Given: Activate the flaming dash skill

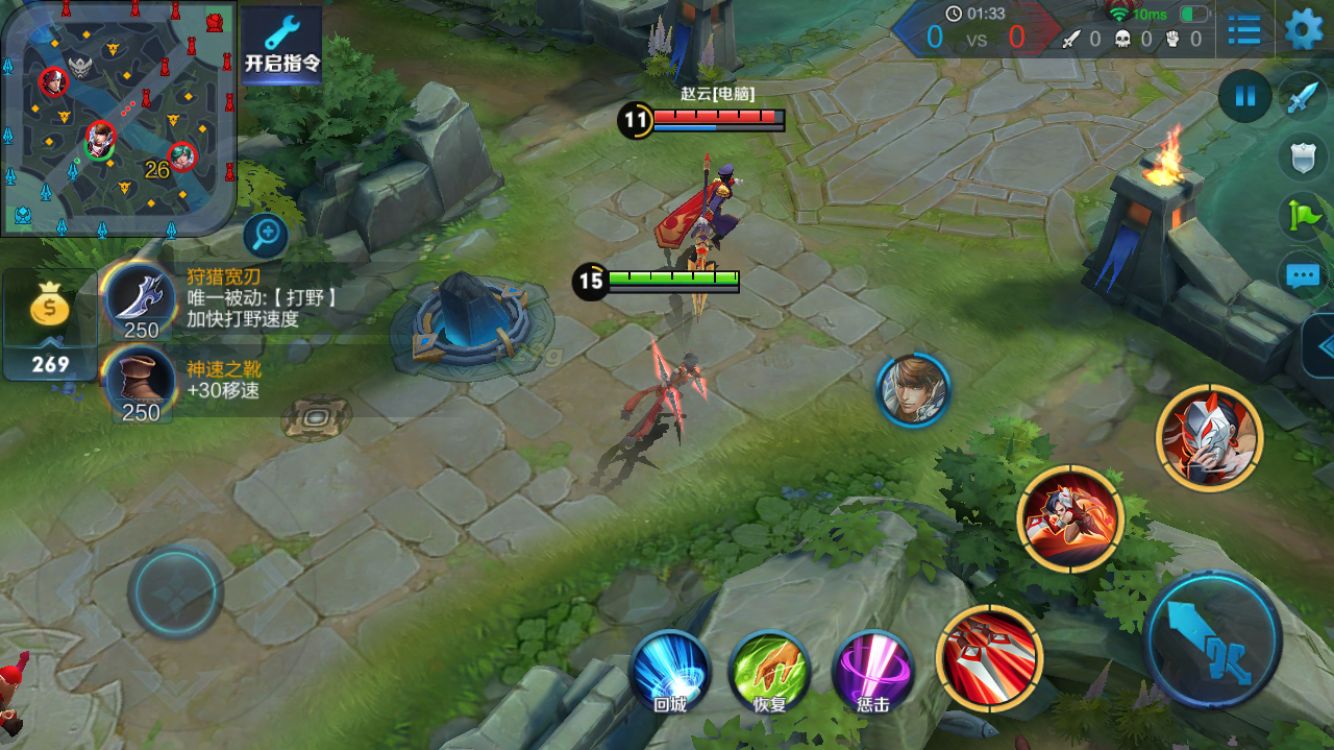Looking at the screenshot, I should (1071, 519).
